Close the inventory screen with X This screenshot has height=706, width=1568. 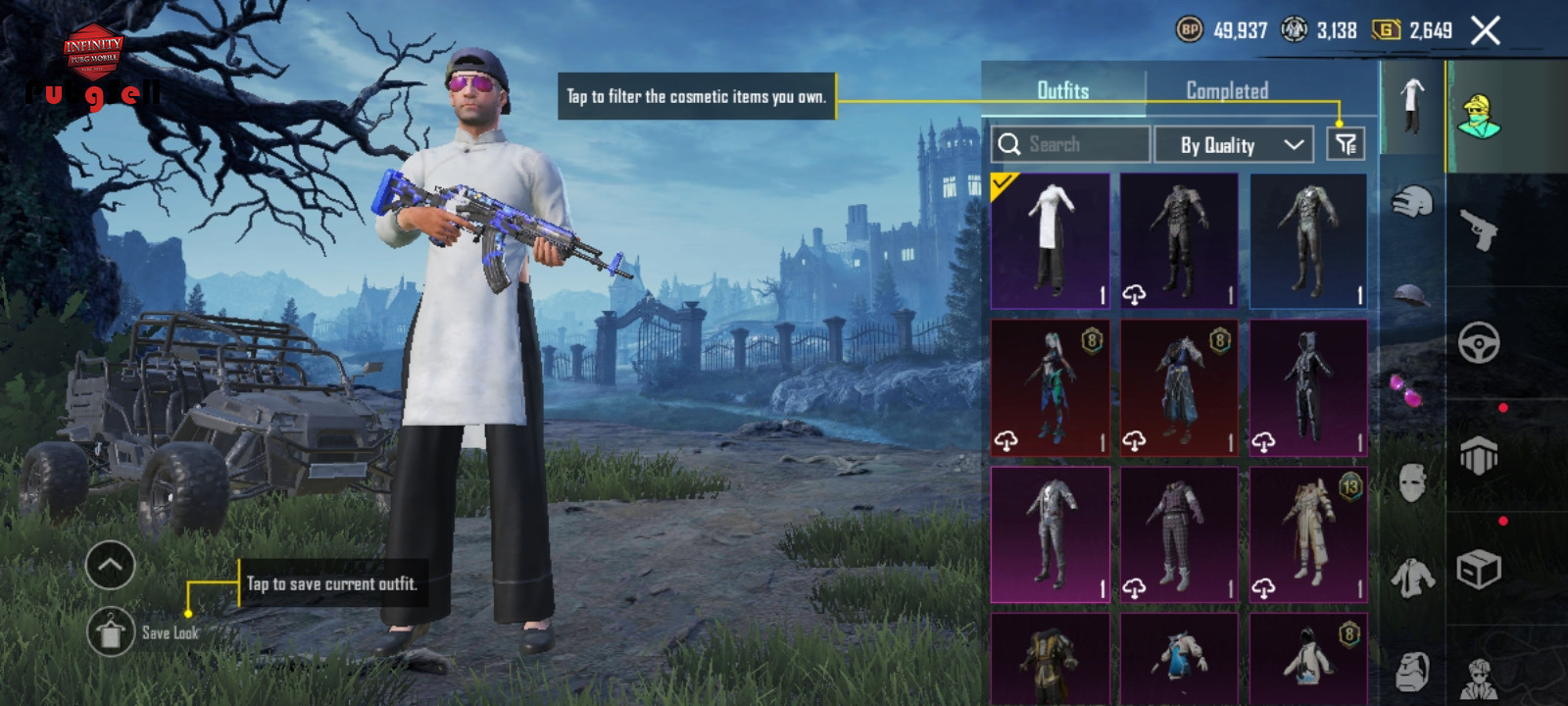[x=1486, y=31]
